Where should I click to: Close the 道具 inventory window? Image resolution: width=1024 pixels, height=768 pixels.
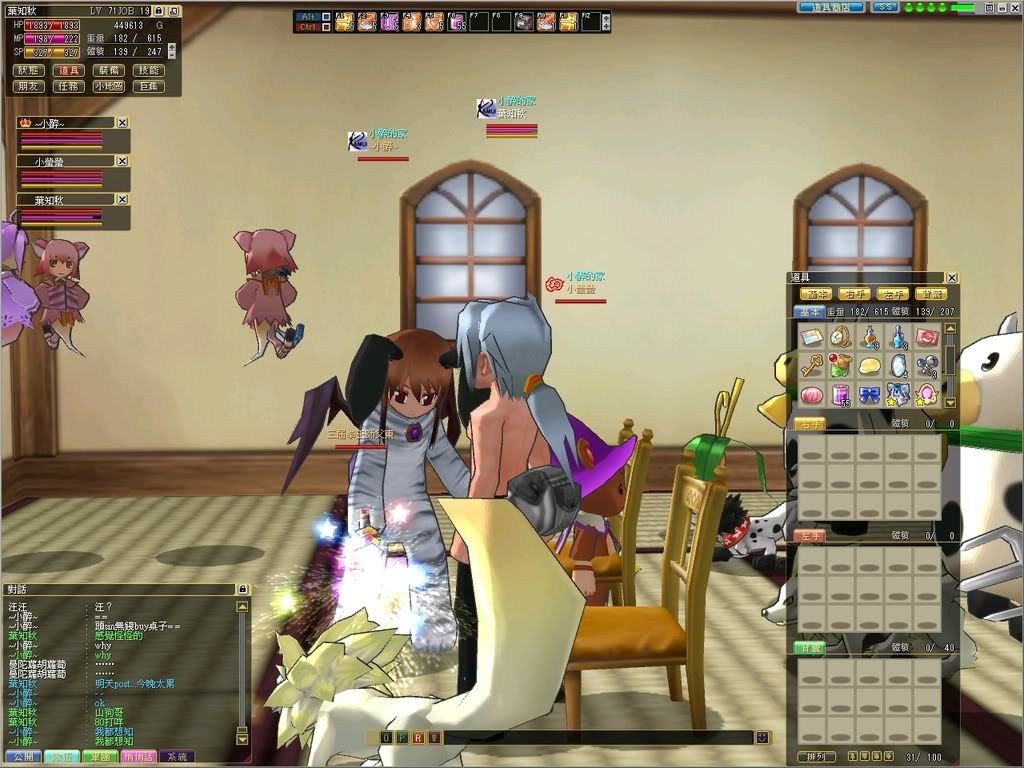952,278
